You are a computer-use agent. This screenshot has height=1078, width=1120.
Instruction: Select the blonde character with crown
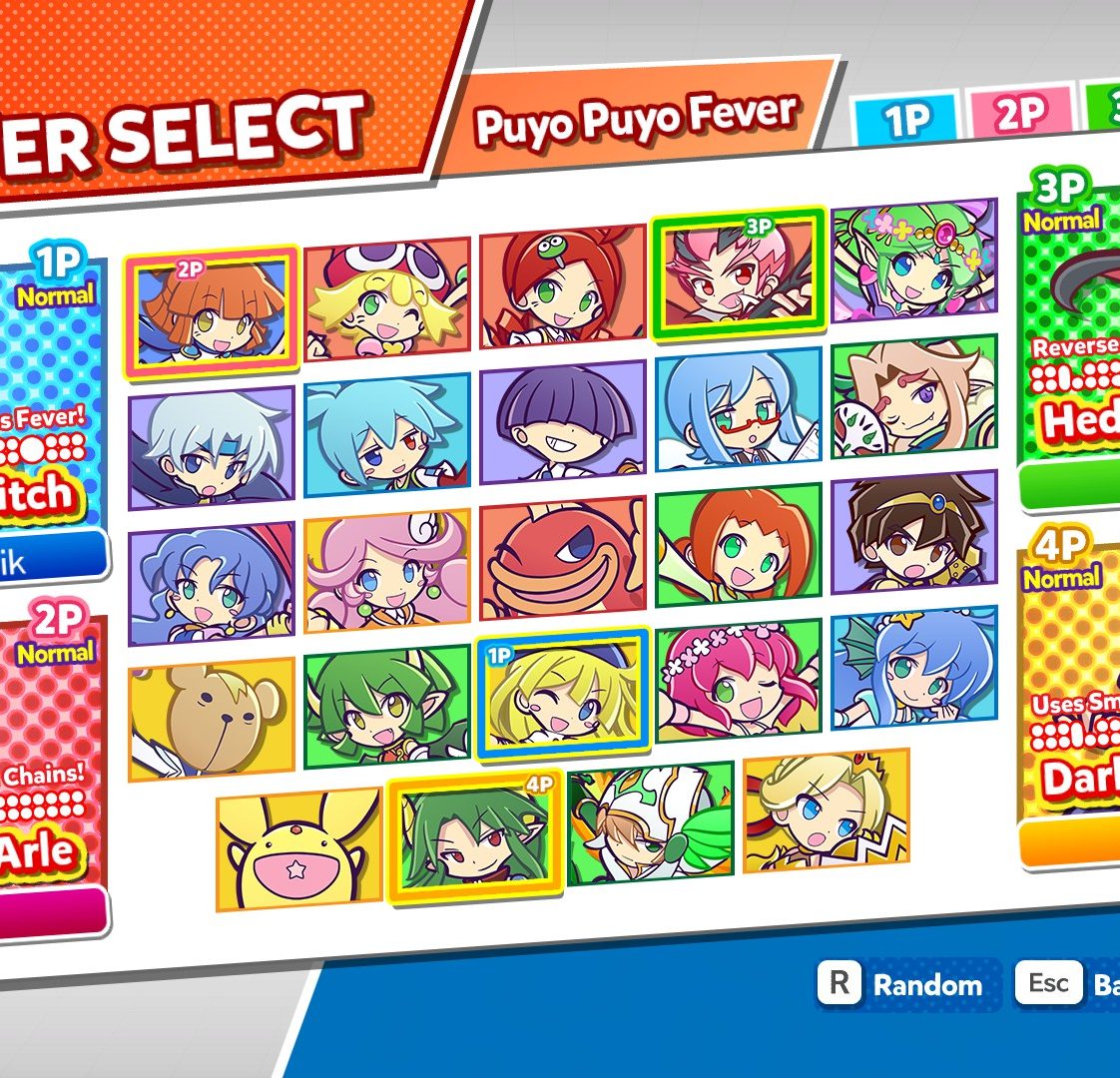point(826,809)
